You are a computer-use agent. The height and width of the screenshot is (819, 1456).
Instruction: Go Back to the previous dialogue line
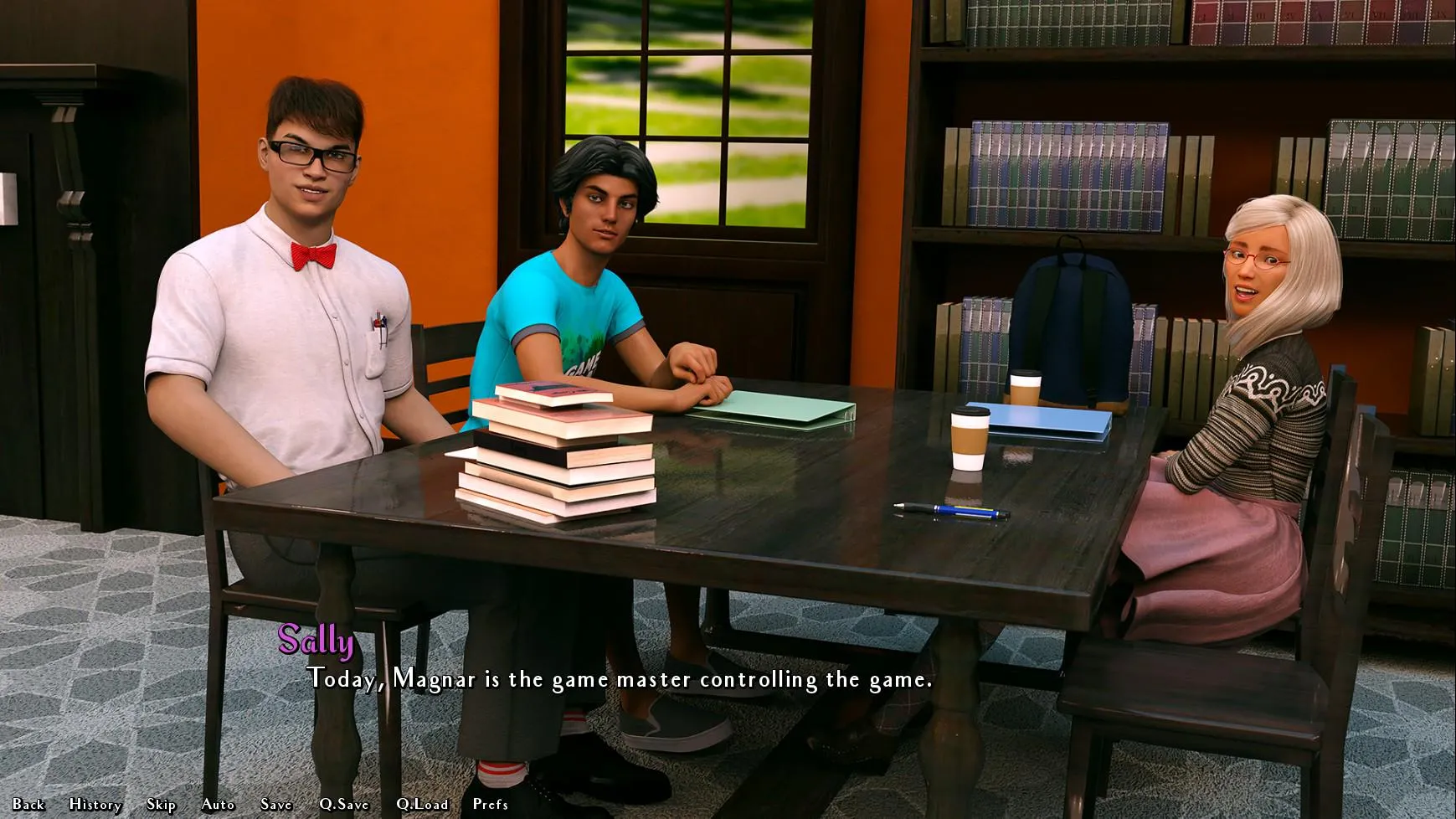click(x=28, y=804)
